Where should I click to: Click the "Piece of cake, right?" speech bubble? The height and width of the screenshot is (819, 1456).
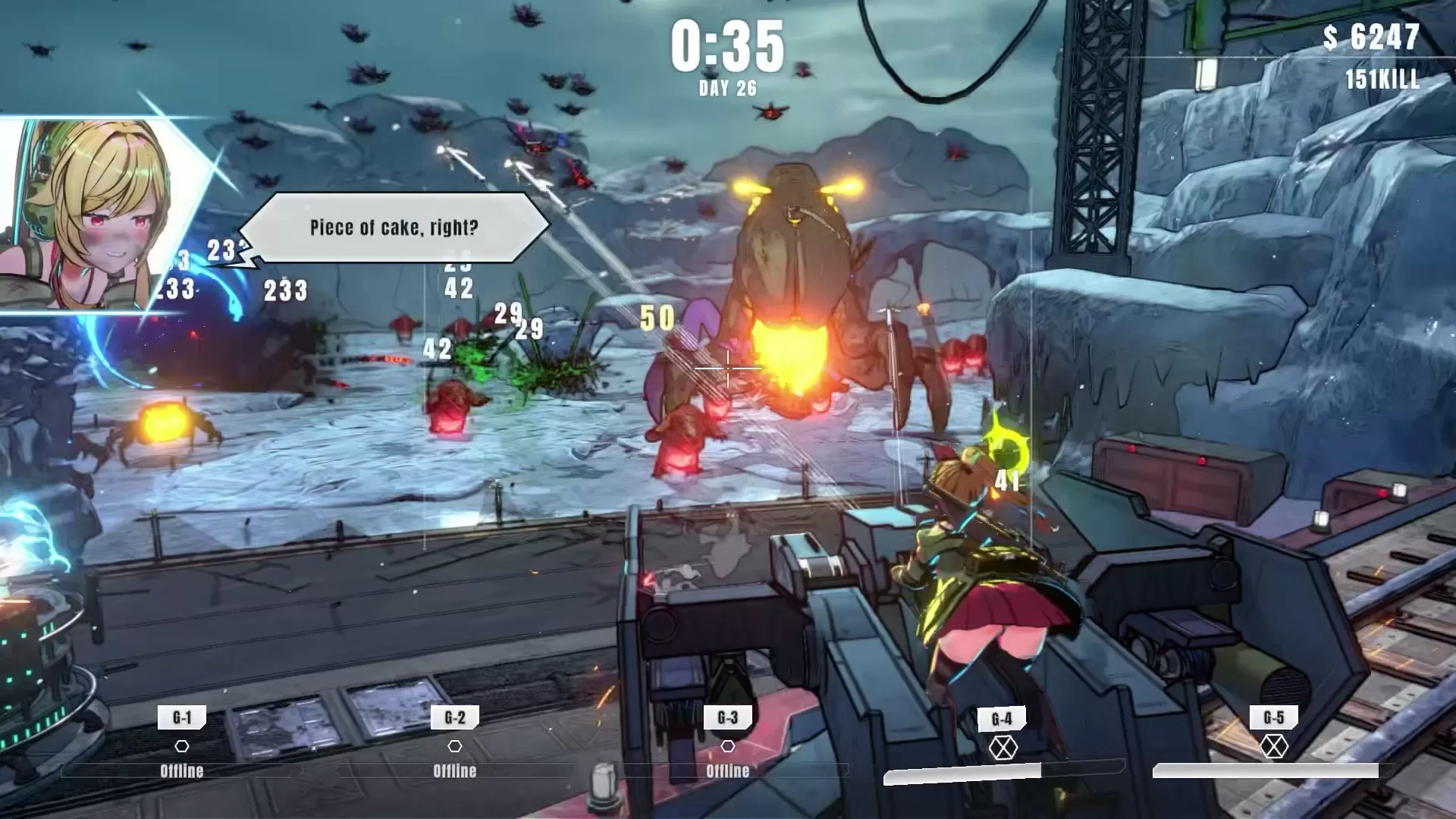394,227
